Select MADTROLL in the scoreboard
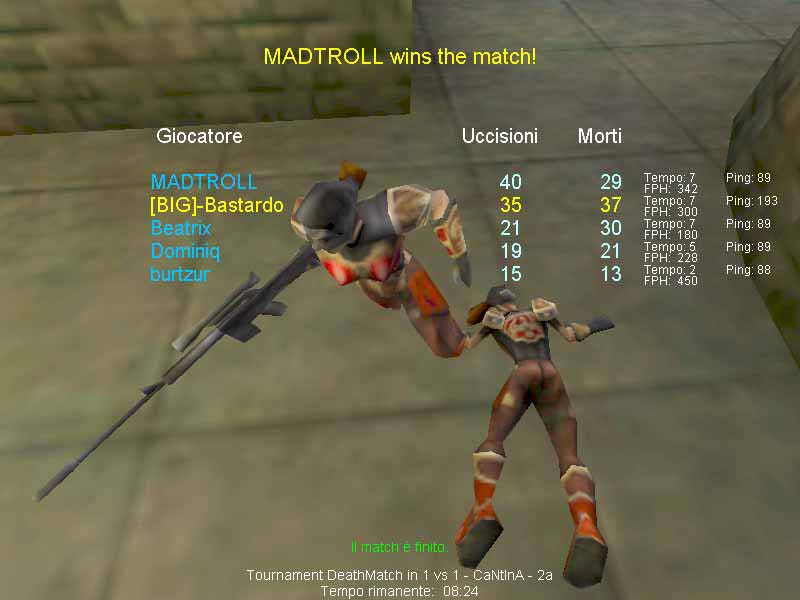This screenshot has height=600, width=800. [x=203, y=182]
